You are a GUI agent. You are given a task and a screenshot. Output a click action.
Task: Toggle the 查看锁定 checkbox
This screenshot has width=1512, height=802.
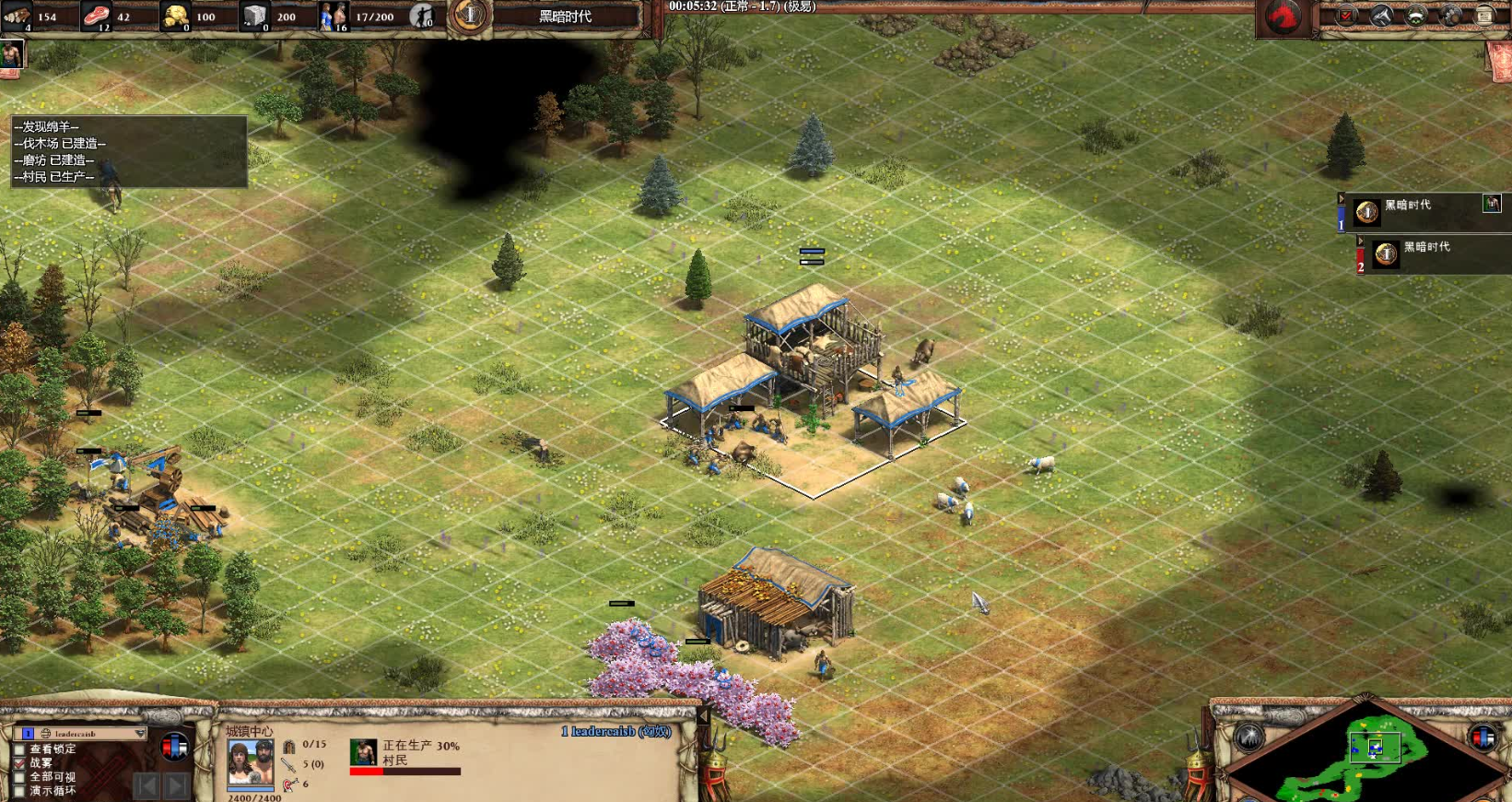19,749
